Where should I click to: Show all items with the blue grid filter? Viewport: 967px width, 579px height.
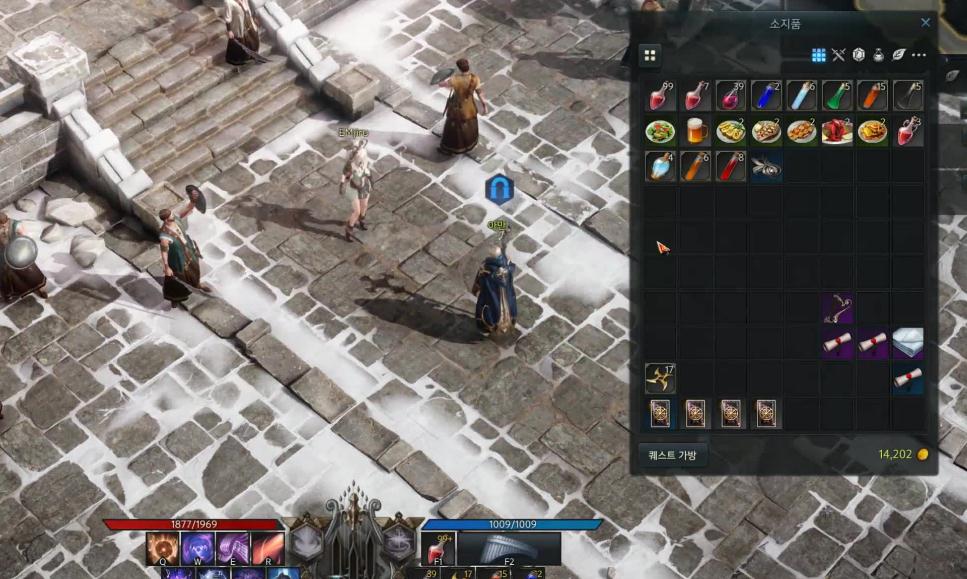click(818, 55)
